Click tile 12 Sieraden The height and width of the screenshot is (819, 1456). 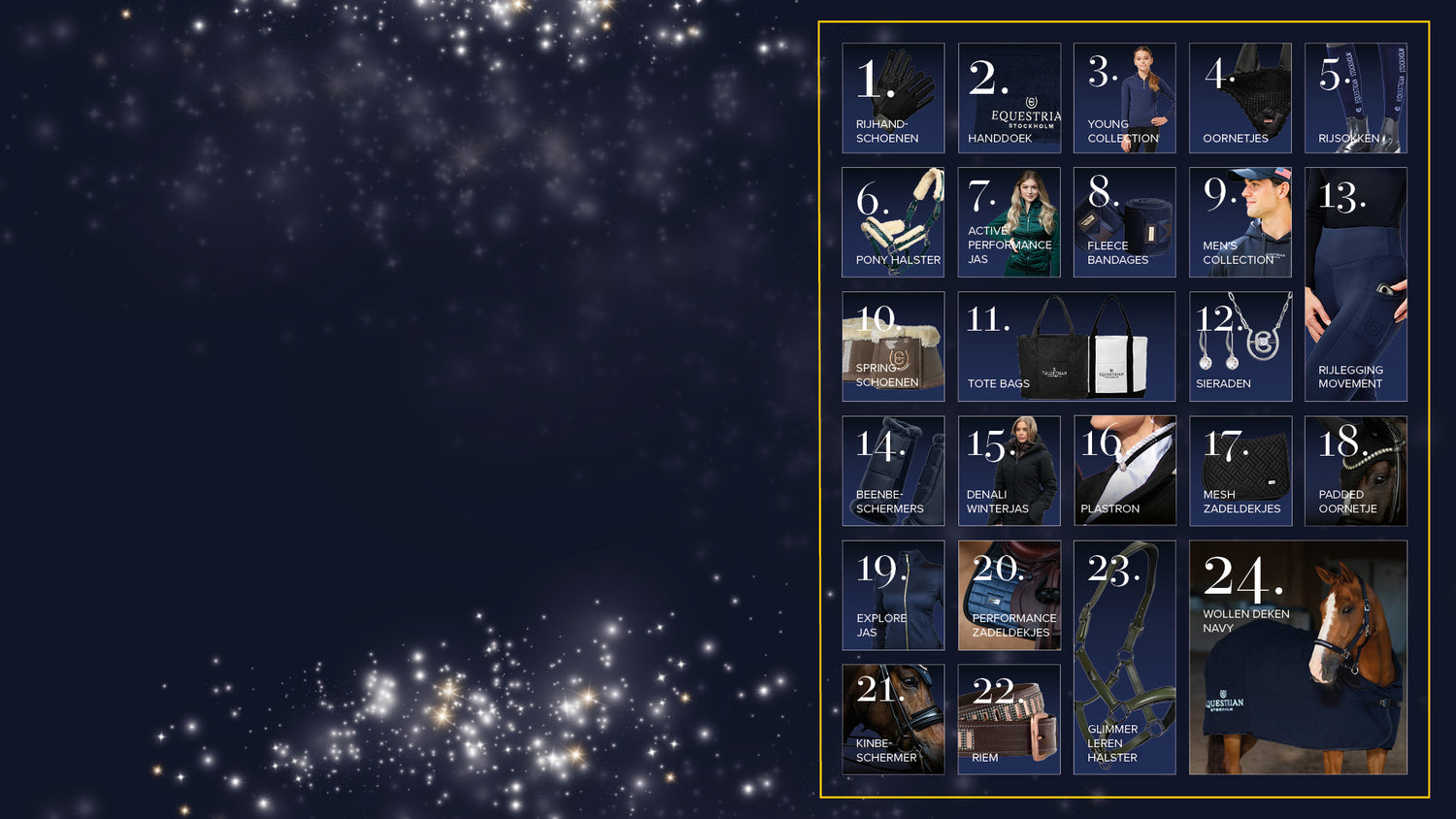click(x=1240, y=346)
